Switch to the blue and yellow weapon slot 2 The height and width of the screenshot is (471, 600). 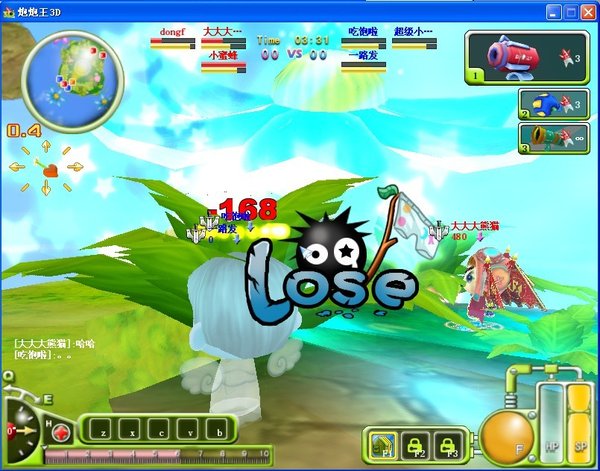coord(551,104)
